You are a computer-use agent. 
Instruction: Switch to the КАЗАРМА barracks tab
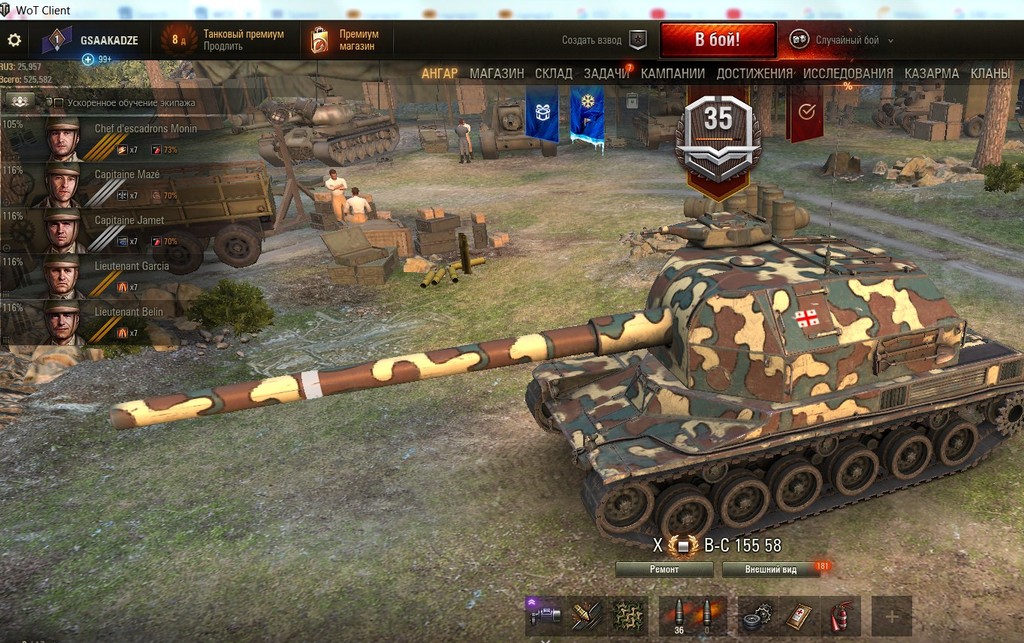click(x=932, y=74)
